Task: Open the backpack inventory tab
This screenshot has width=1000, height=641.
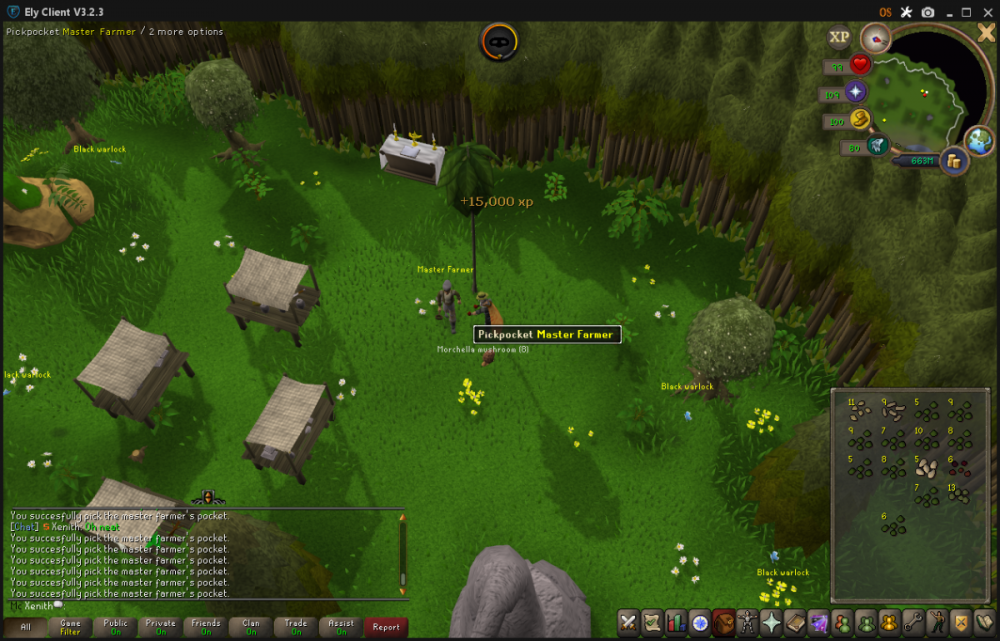Action: tap(723, 622)
